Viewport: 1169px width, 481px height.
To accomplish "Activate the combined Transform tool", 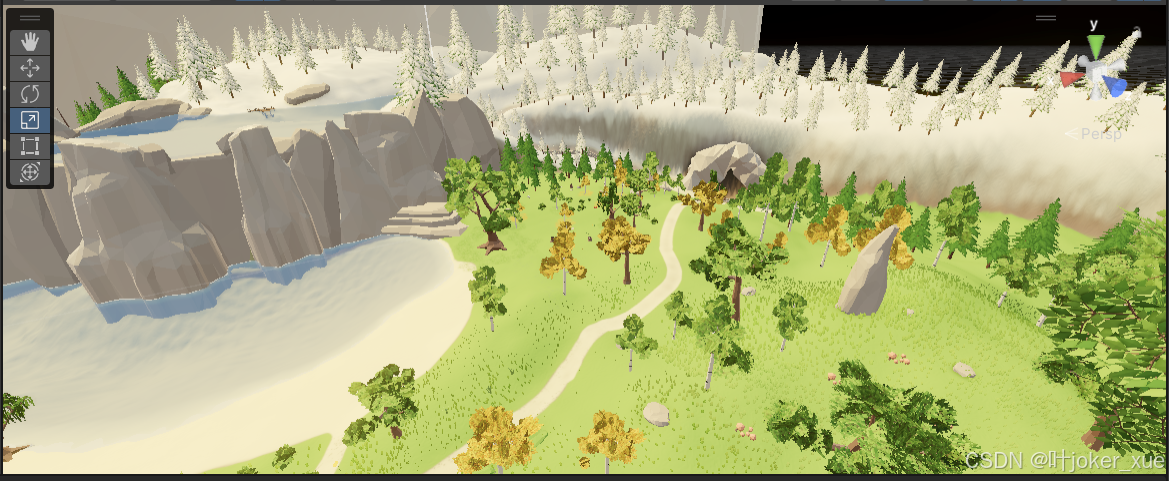I will pos(30,172).
